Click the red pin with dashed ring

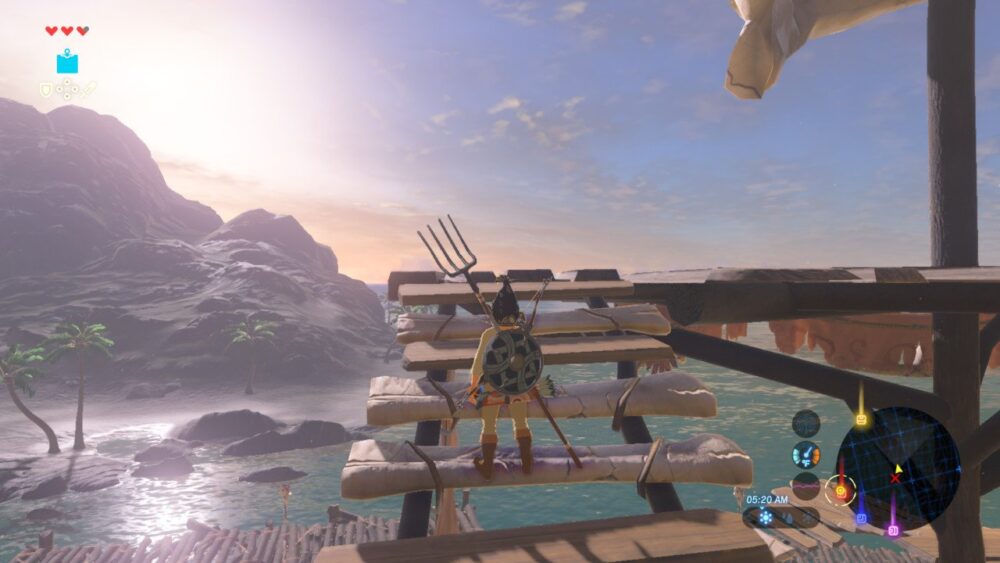[840, 490]
